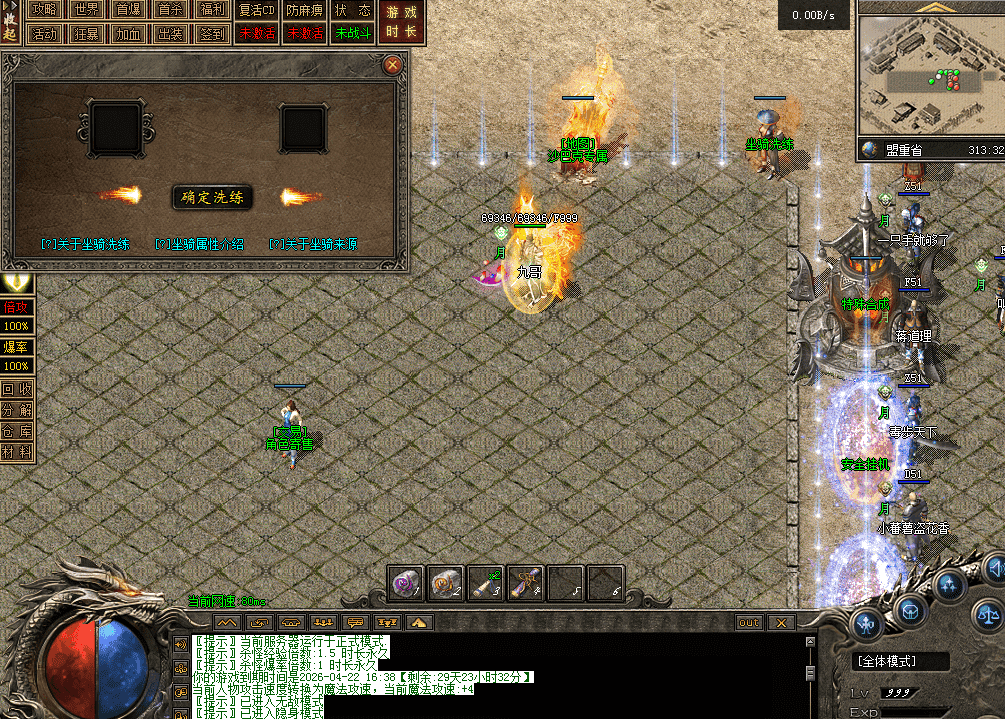Confirm refining with 确定洗练
1005x719 pixels.
pos(212,197)
